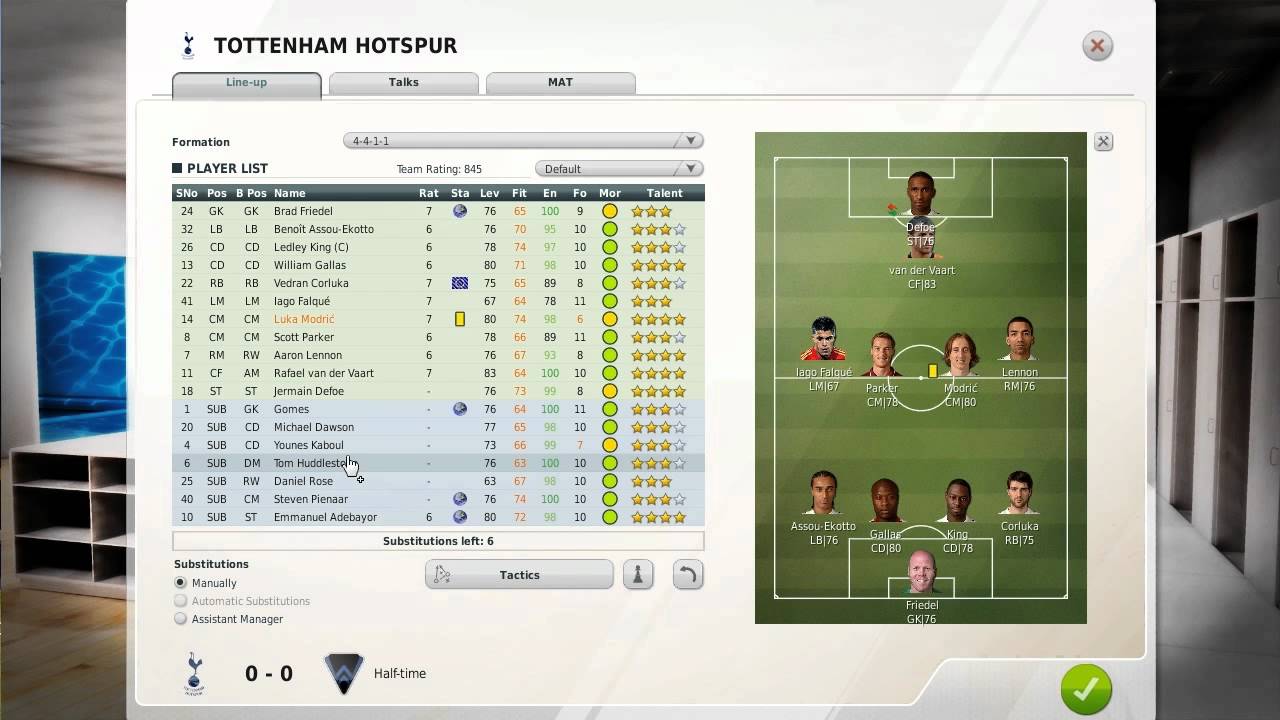The width and height of the screenshot is (1280, 720).
Task: Open the Default view dropdown
Action: pos(619,169)
